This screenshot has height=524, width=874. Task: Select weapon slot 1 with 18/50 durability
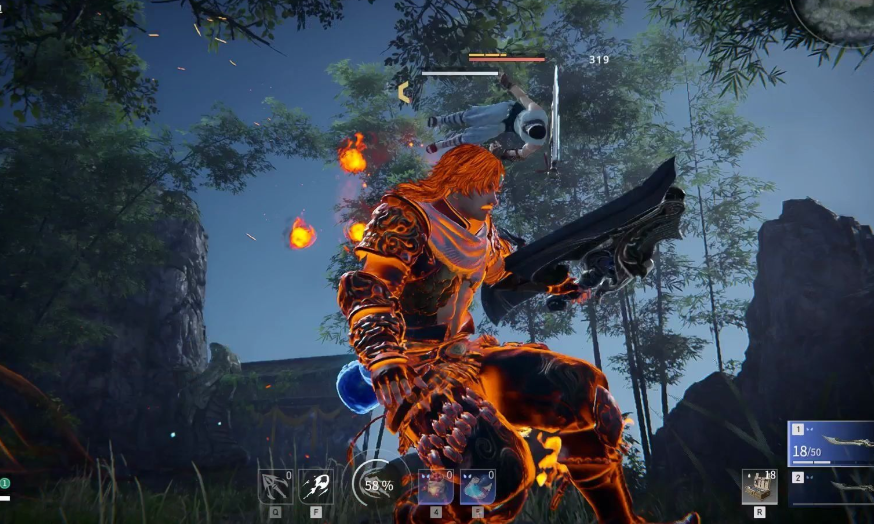pyautogui.click(x=832, y=444)
